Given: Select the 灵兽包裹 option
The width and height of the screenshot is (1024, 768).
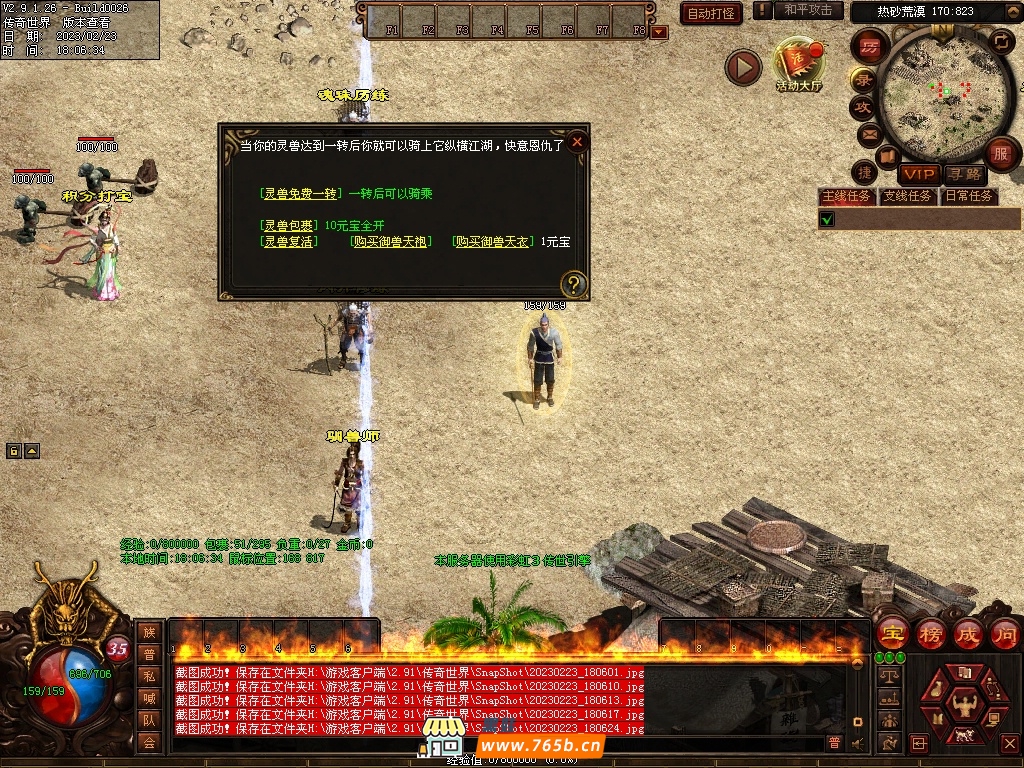Looking at the screenshot, I should click(x=288, y=225).
